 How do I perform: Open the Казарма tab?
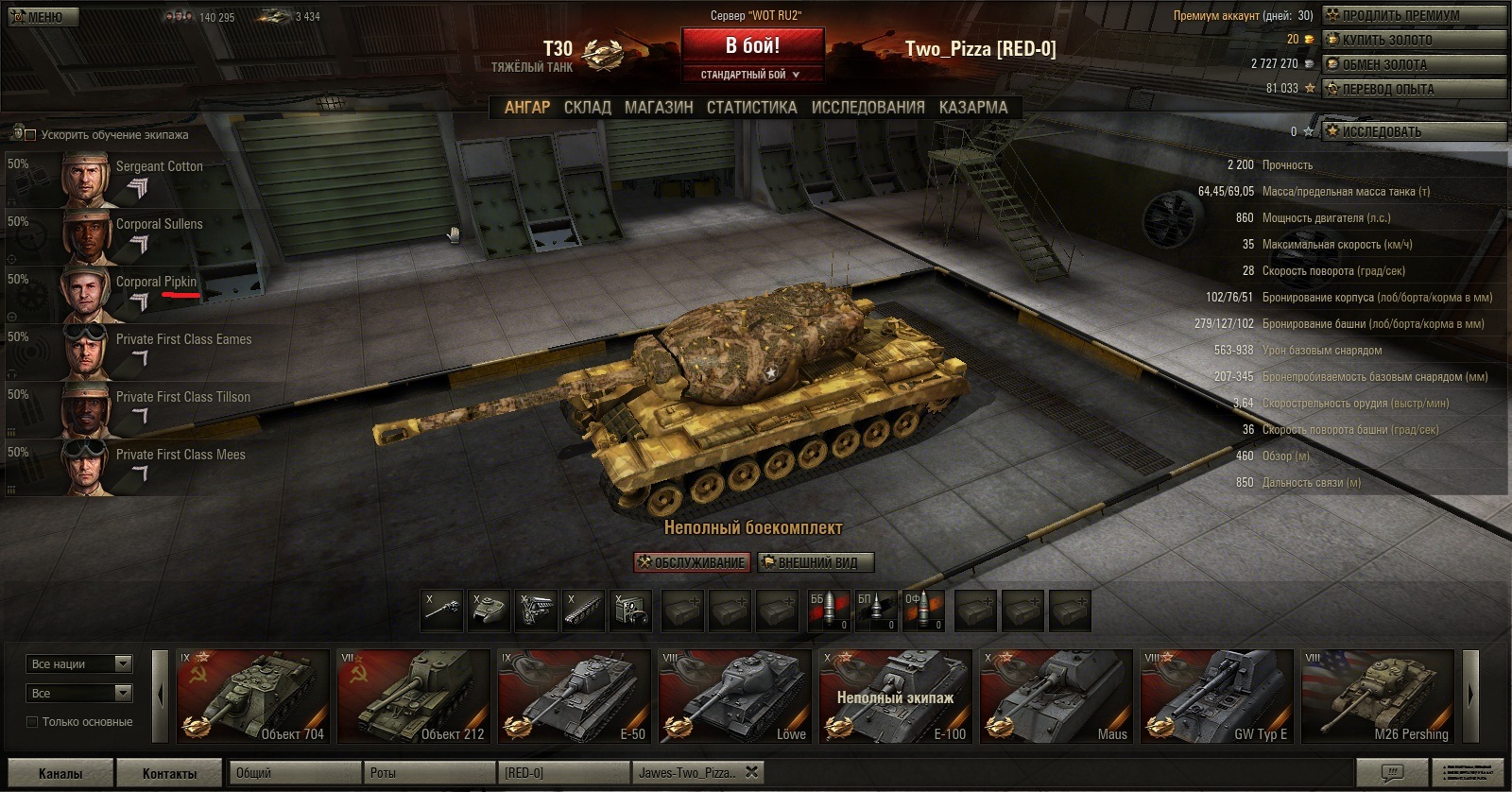(972, 108)
